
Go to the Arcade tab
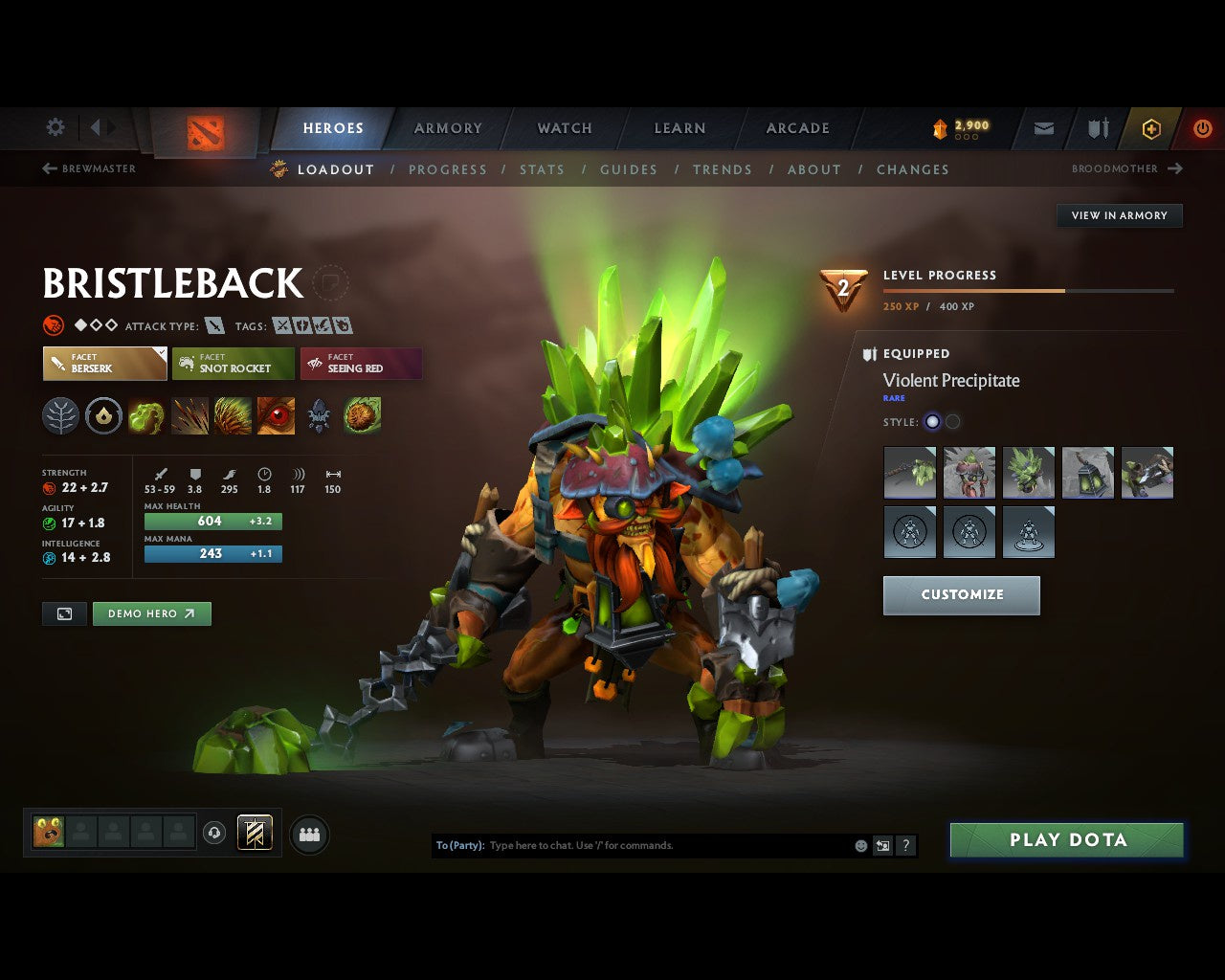[797, 128]
